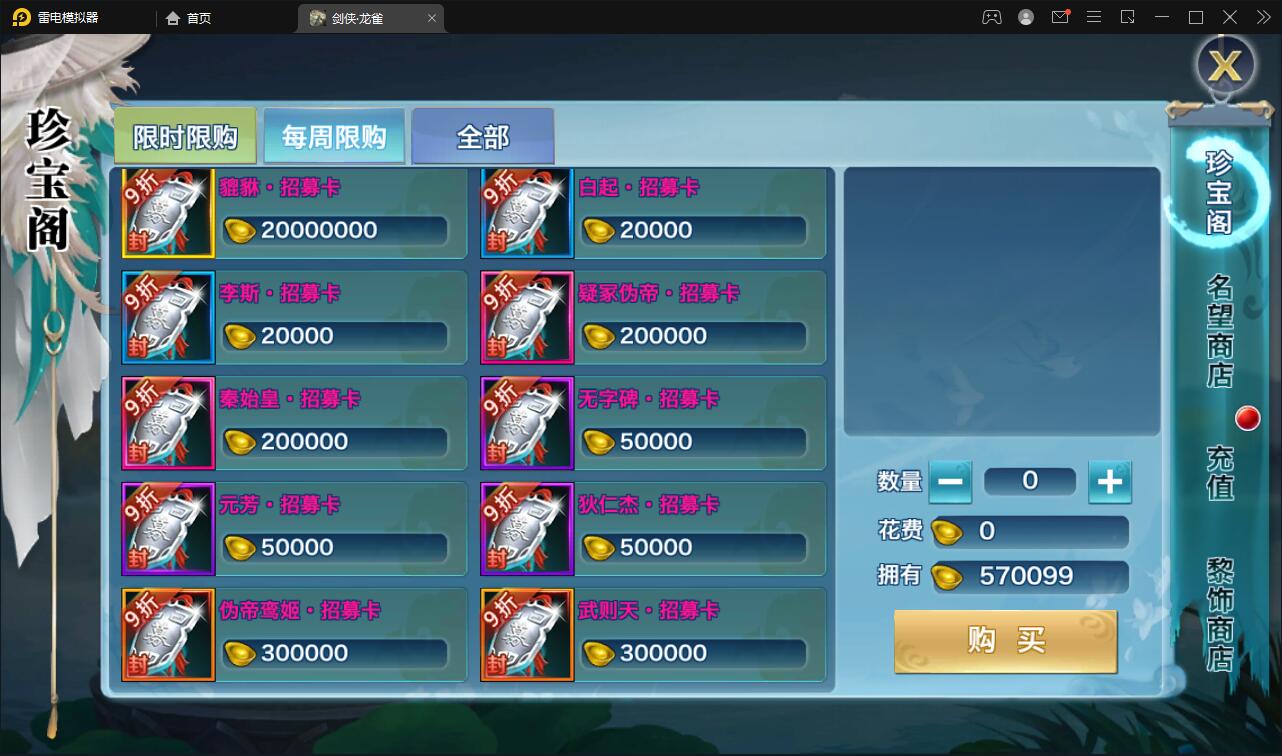Open the LDPlayer message center envelope icon
Screen dimensions: 1282x756
tap(1060, 17)
